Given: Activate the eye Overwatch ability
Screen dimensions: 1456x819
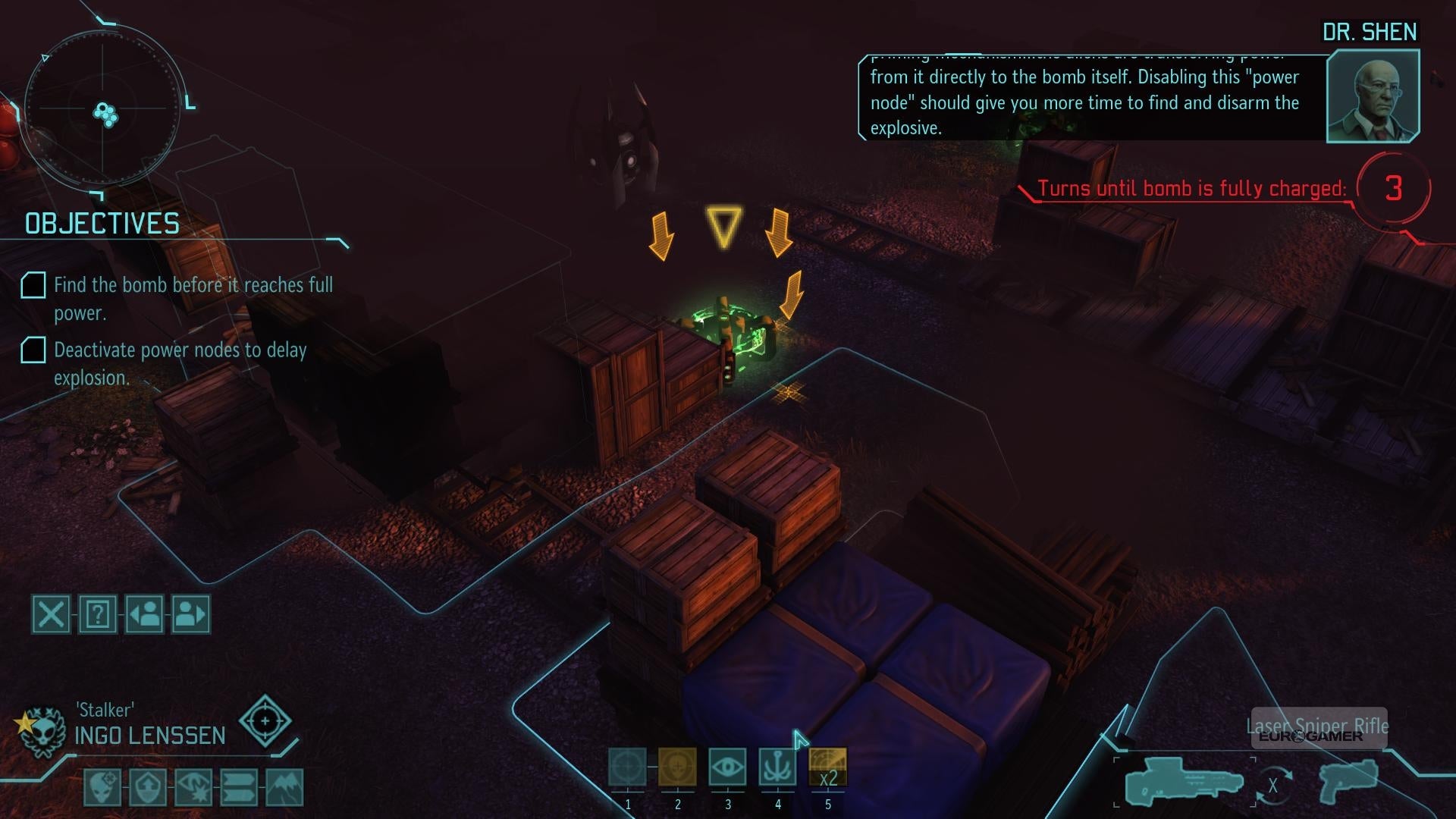Looking at the screenshot, I should [x=727, y=767].
